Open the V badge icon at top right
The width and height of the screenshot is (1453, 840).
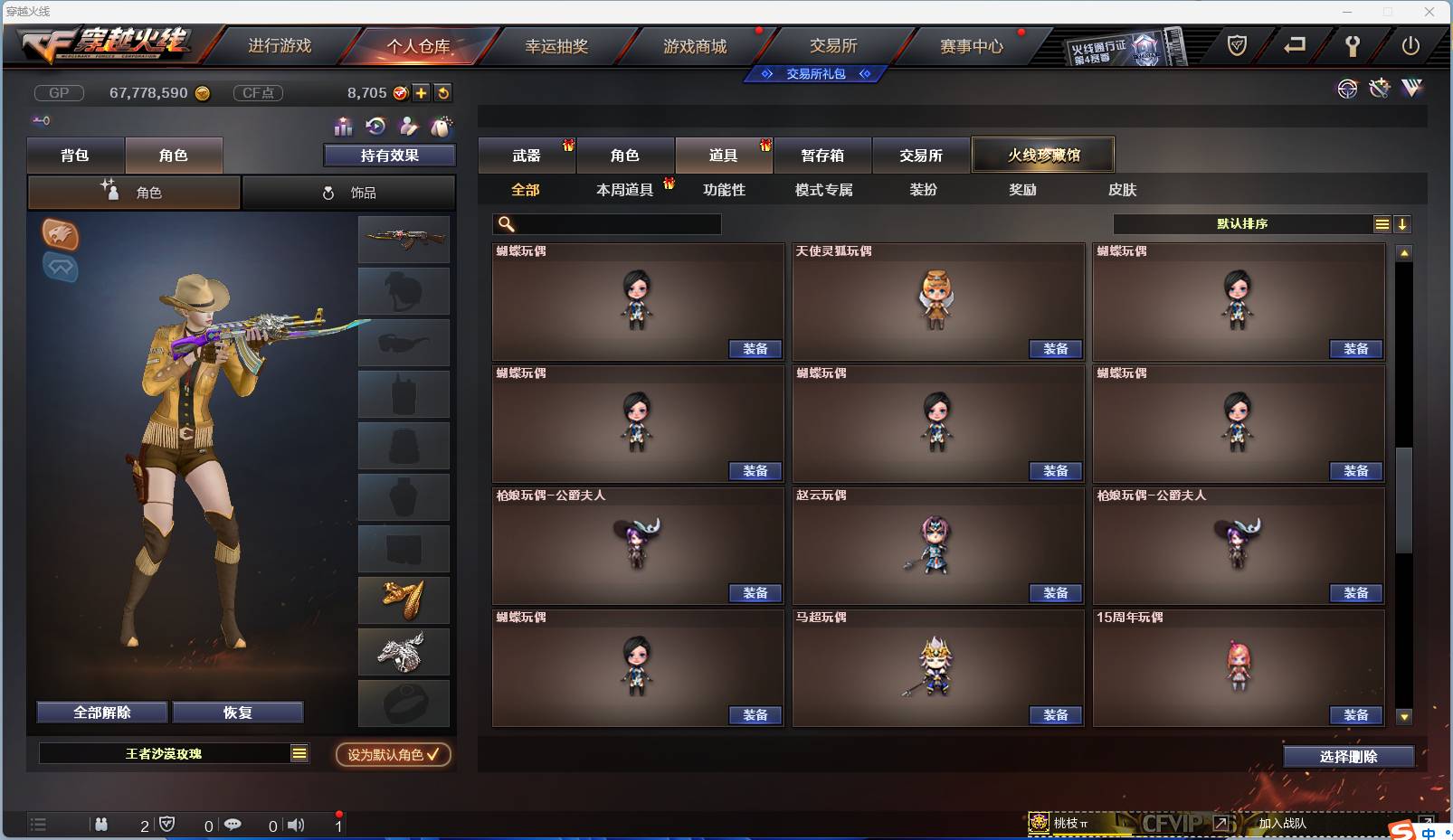(1410, 88)
